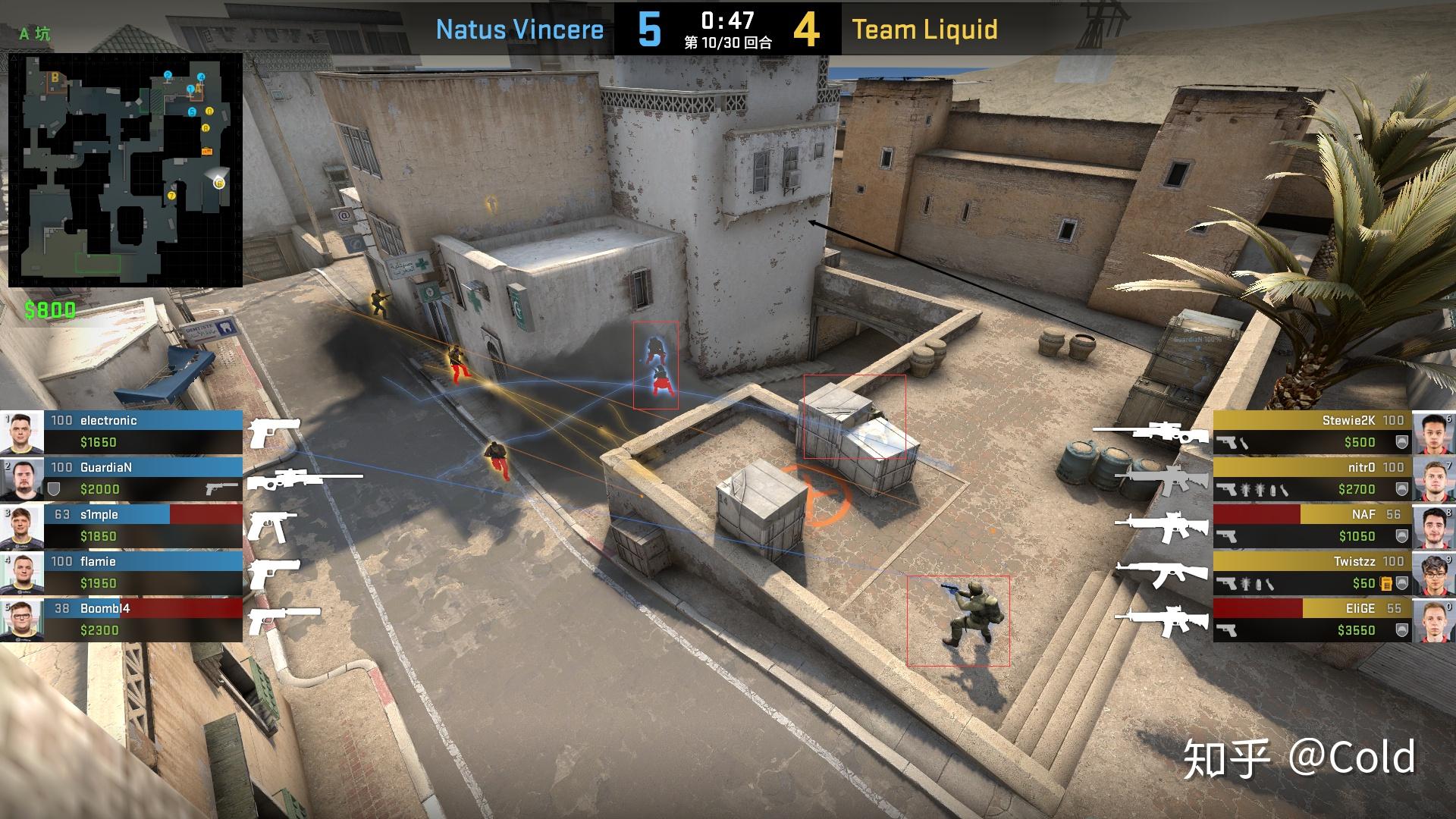Click the Team Liquid team name
1456x819 pixels.
pos(924,30)
